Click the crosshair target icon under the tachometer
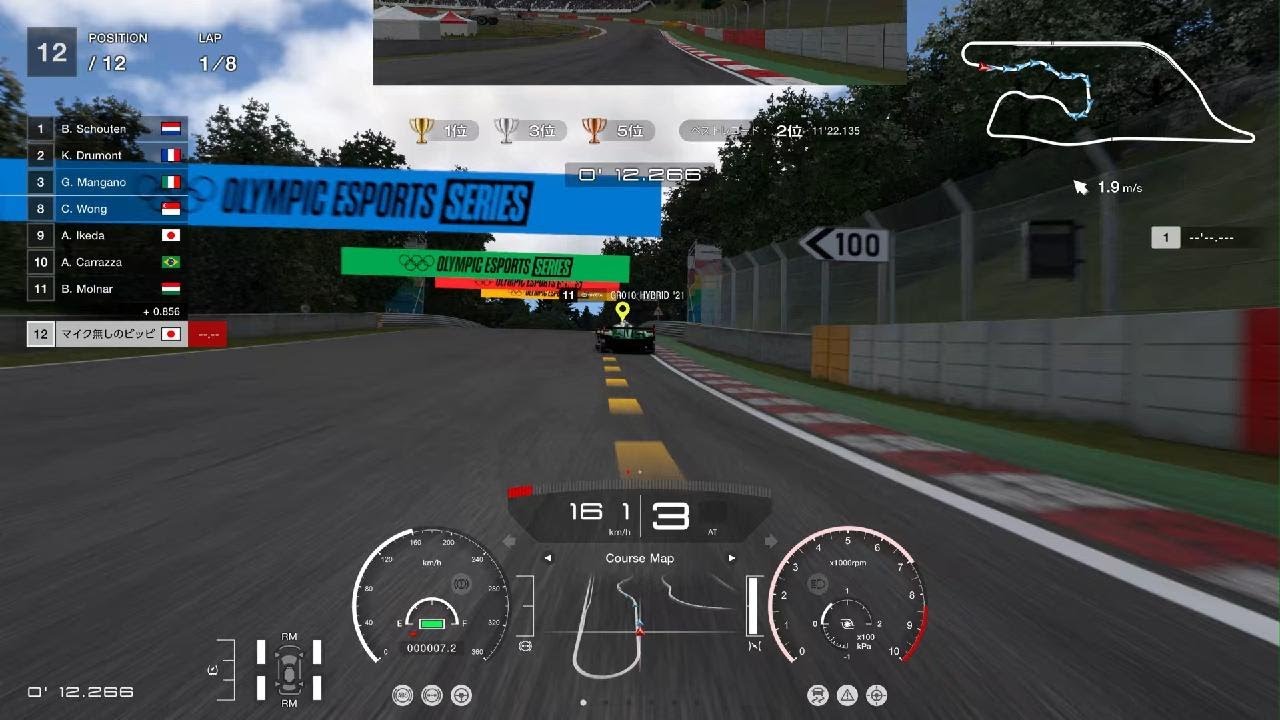The image size is (1280, 720). (877, 695)
